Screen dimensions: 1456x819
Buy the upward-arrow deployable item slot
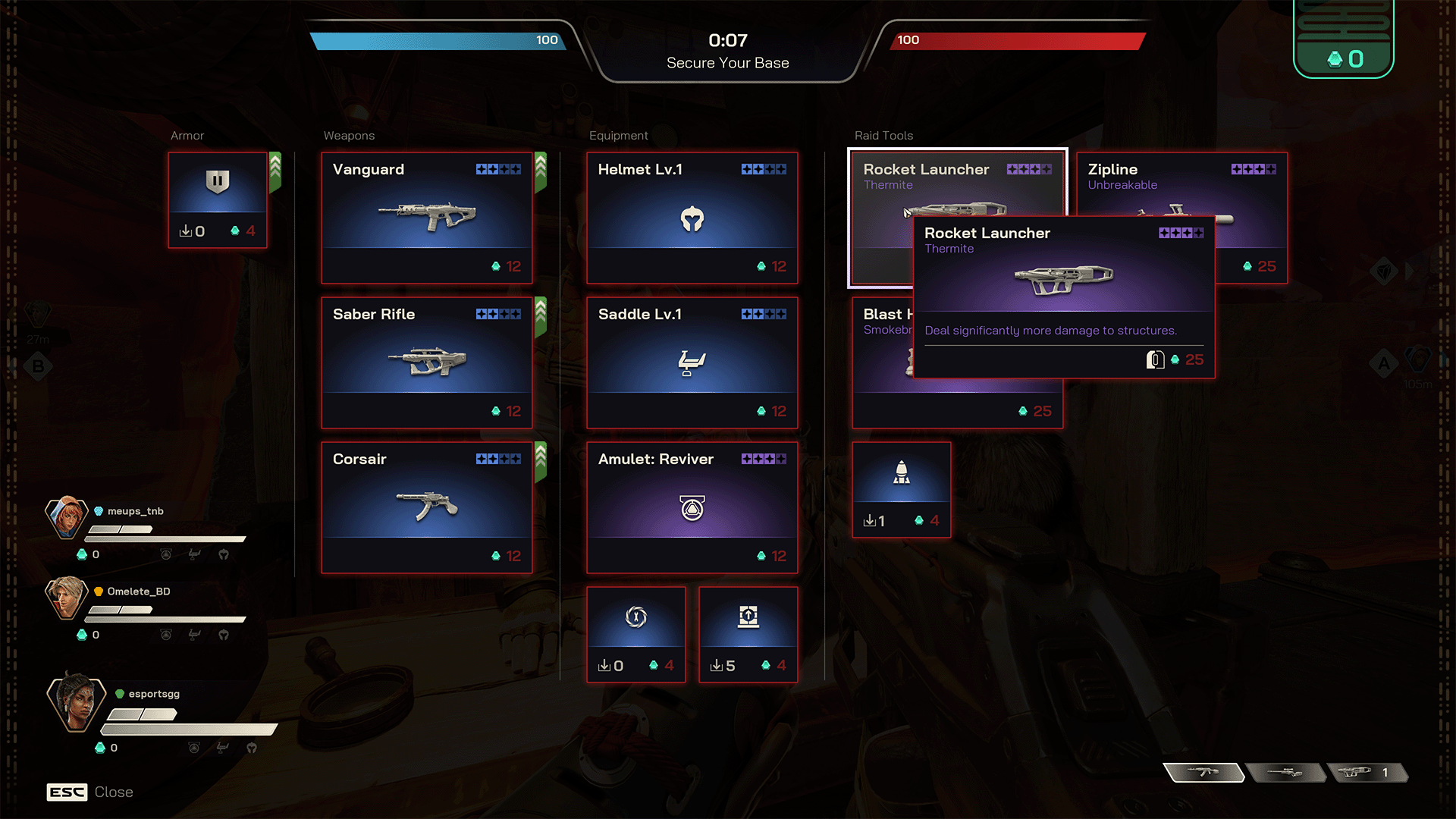[x=748, y=635]
